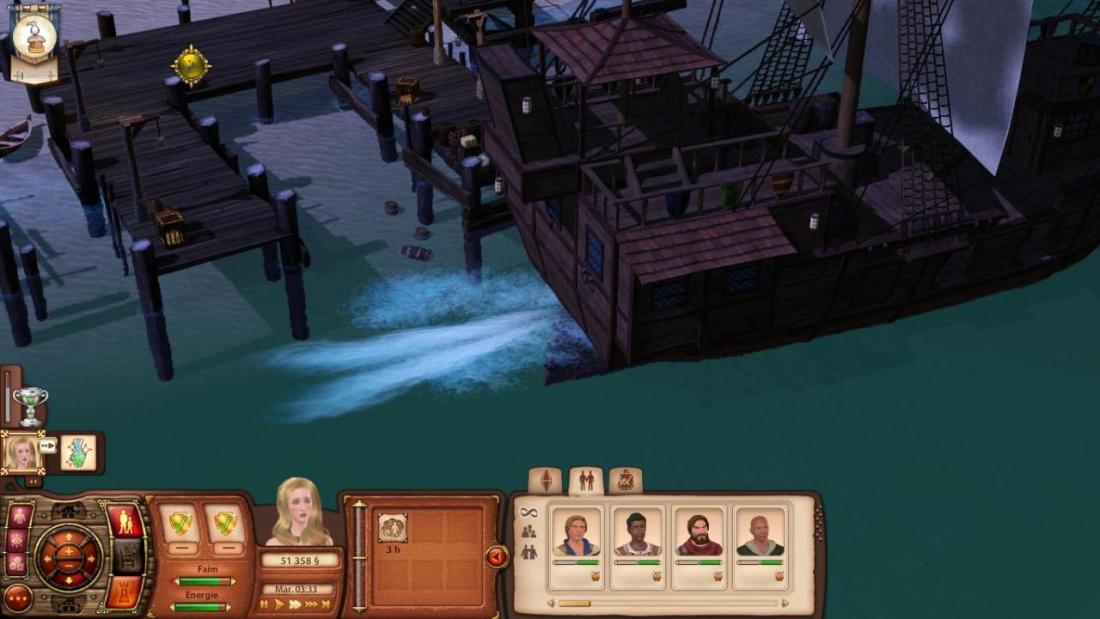Filter relationships with the infinity symbol
This screenshot has height=619, width=1100.
point(528,512)
